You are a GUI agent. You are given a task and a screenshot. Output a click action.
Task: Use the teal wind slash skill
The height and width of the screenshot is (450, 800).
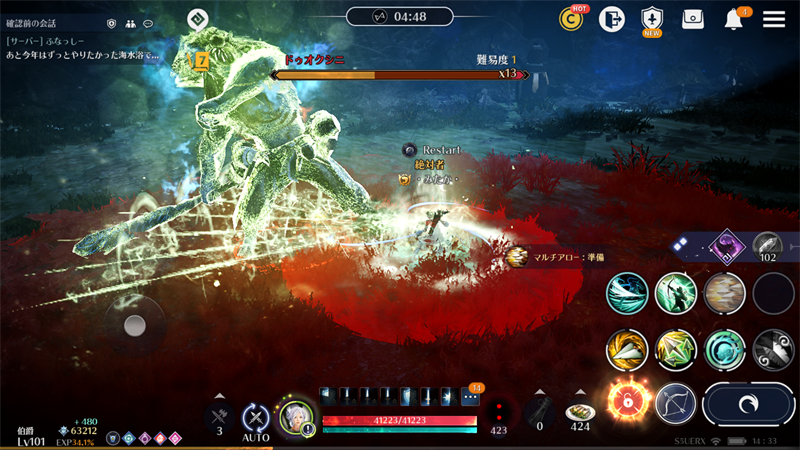coord(627,294)
